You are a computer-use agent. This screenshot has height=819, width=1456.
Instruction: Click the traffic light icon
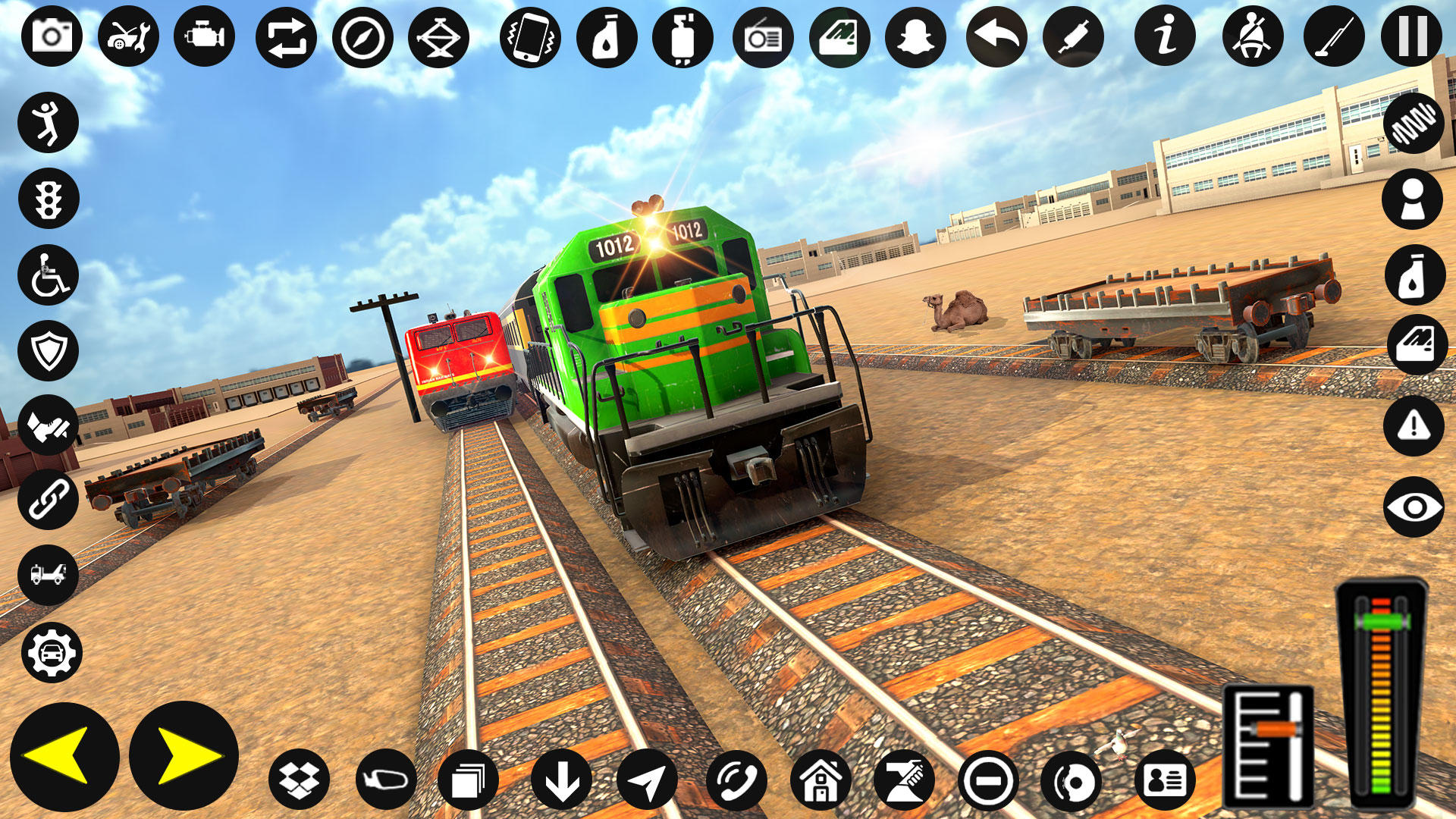pyautogui.click(x=50, y=199)
